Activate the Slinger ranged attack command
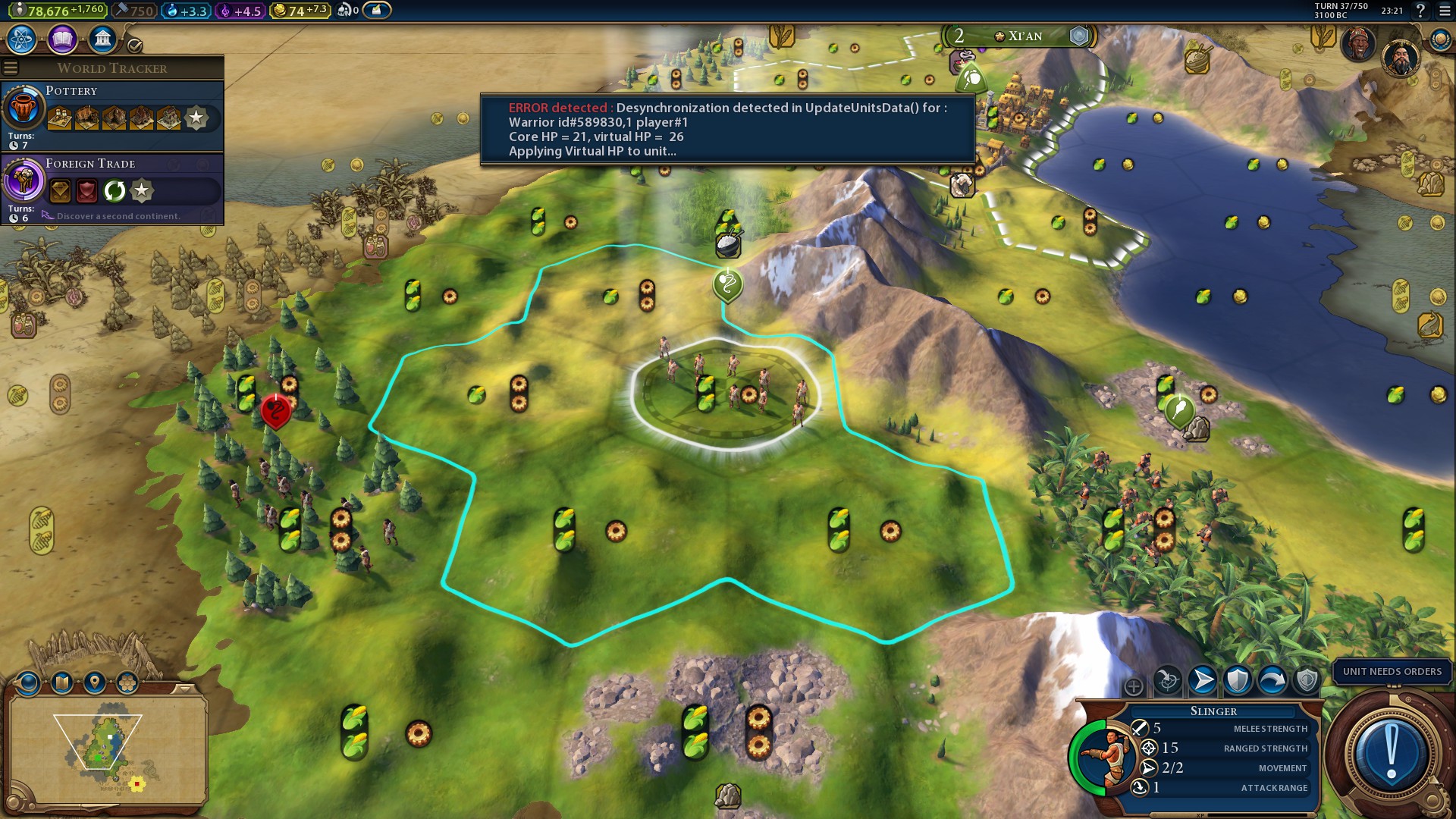The width and height of the screenshot is (1456, 819). pos(1168,680)
